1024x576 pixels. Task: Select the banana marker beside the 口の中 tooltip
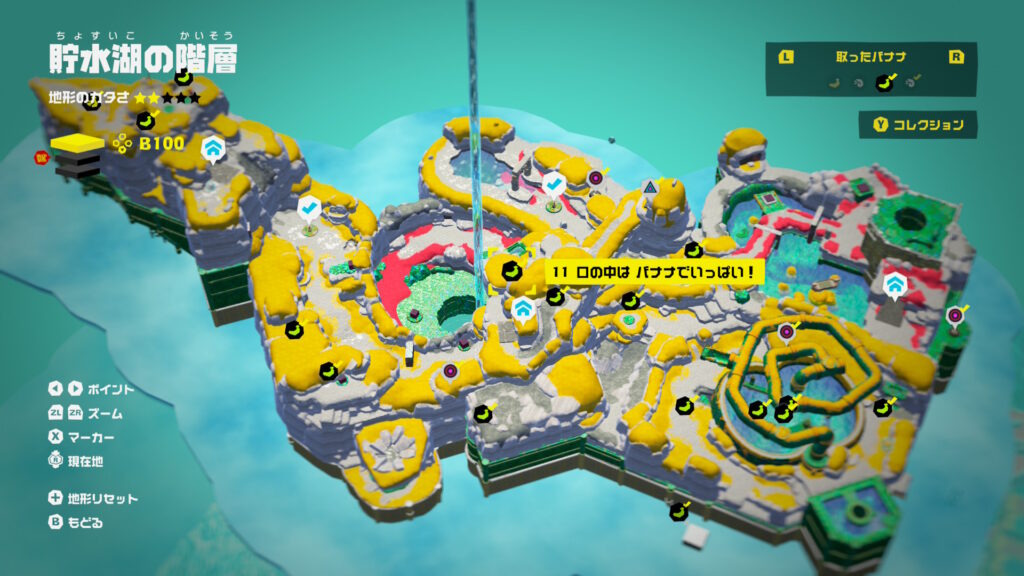pos(511,271)
